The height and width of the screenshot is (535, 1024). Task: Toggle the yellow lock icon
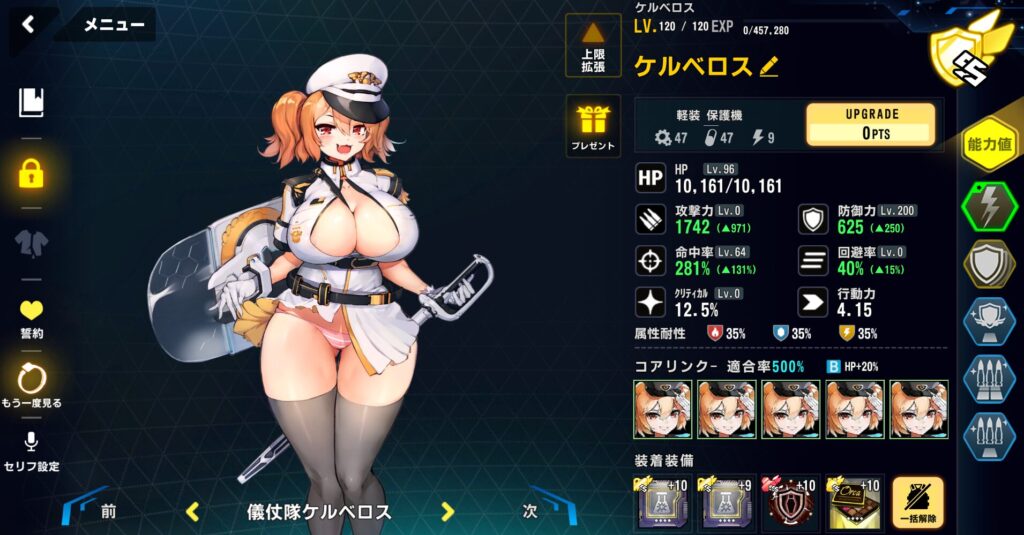(32, 173)
